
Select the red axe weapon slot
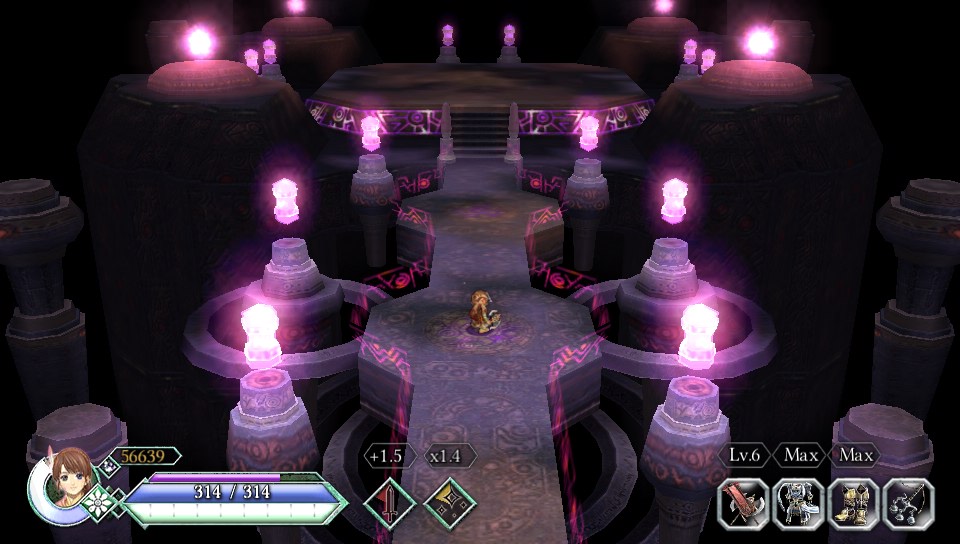point(744,503)
